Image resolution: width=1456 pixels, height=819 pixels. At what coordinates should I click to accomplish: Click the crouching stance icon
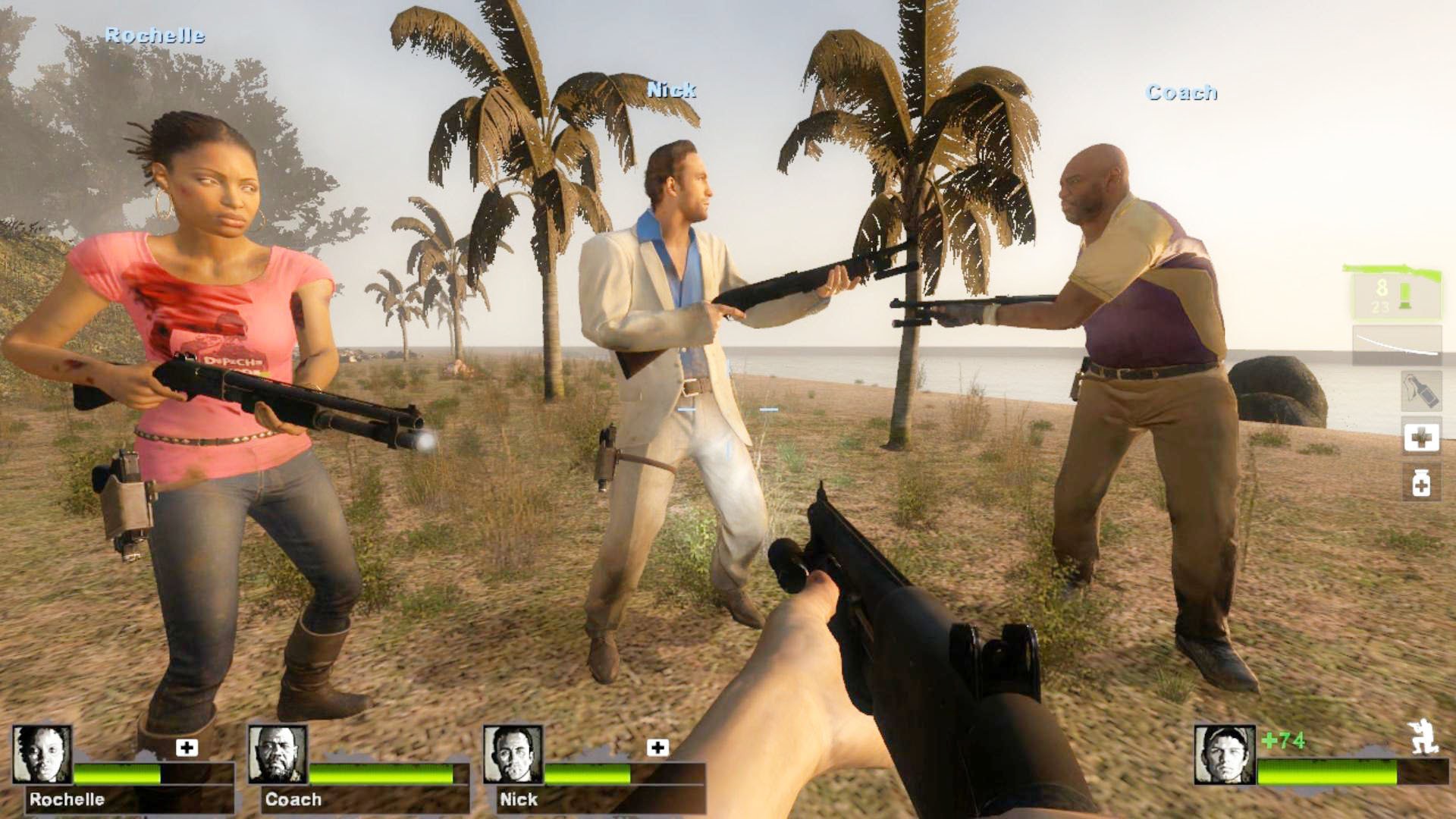pyautogui.click(x=1423, y=736)
